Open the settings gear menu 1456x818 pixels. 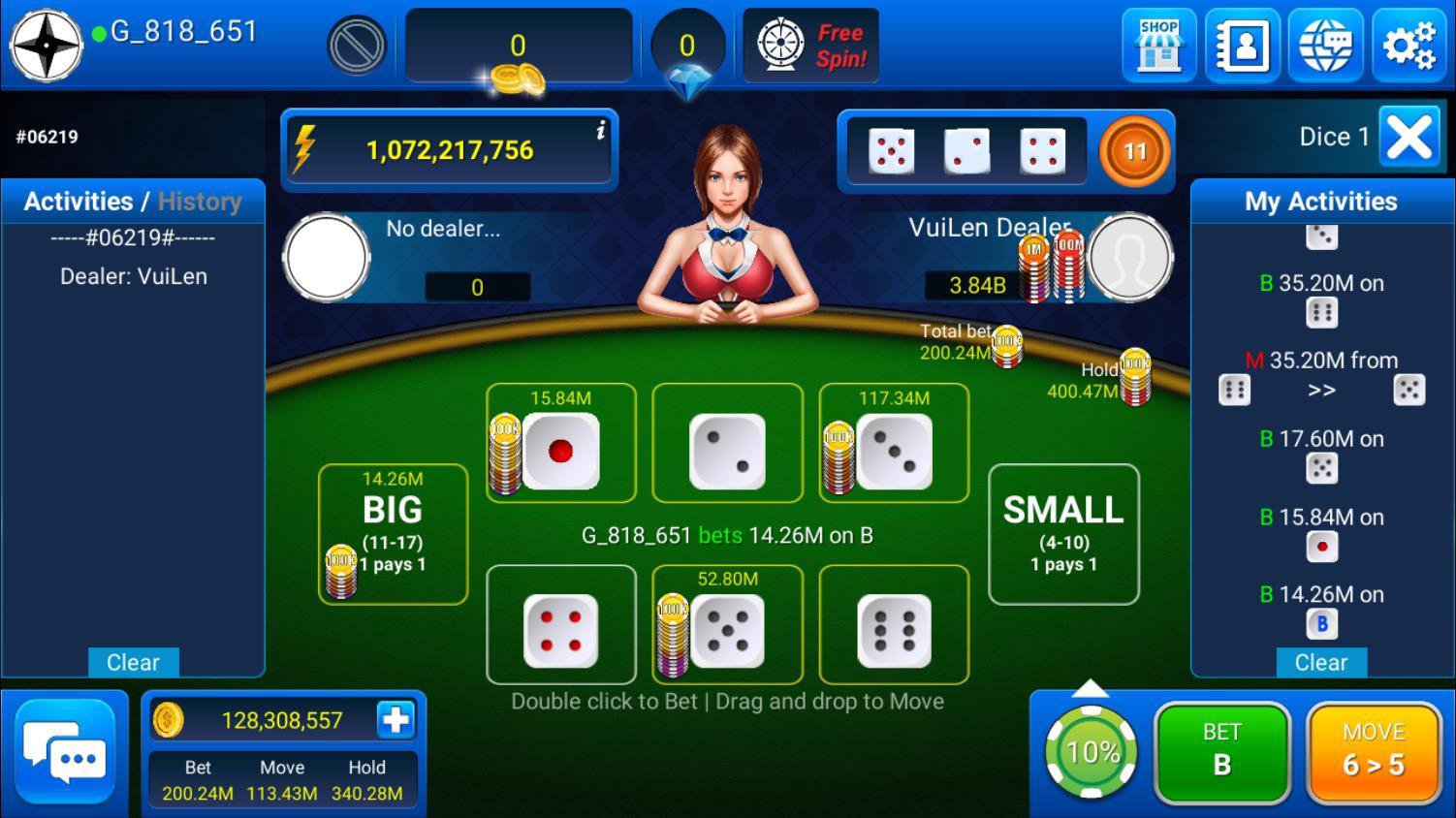(1409, 45)
